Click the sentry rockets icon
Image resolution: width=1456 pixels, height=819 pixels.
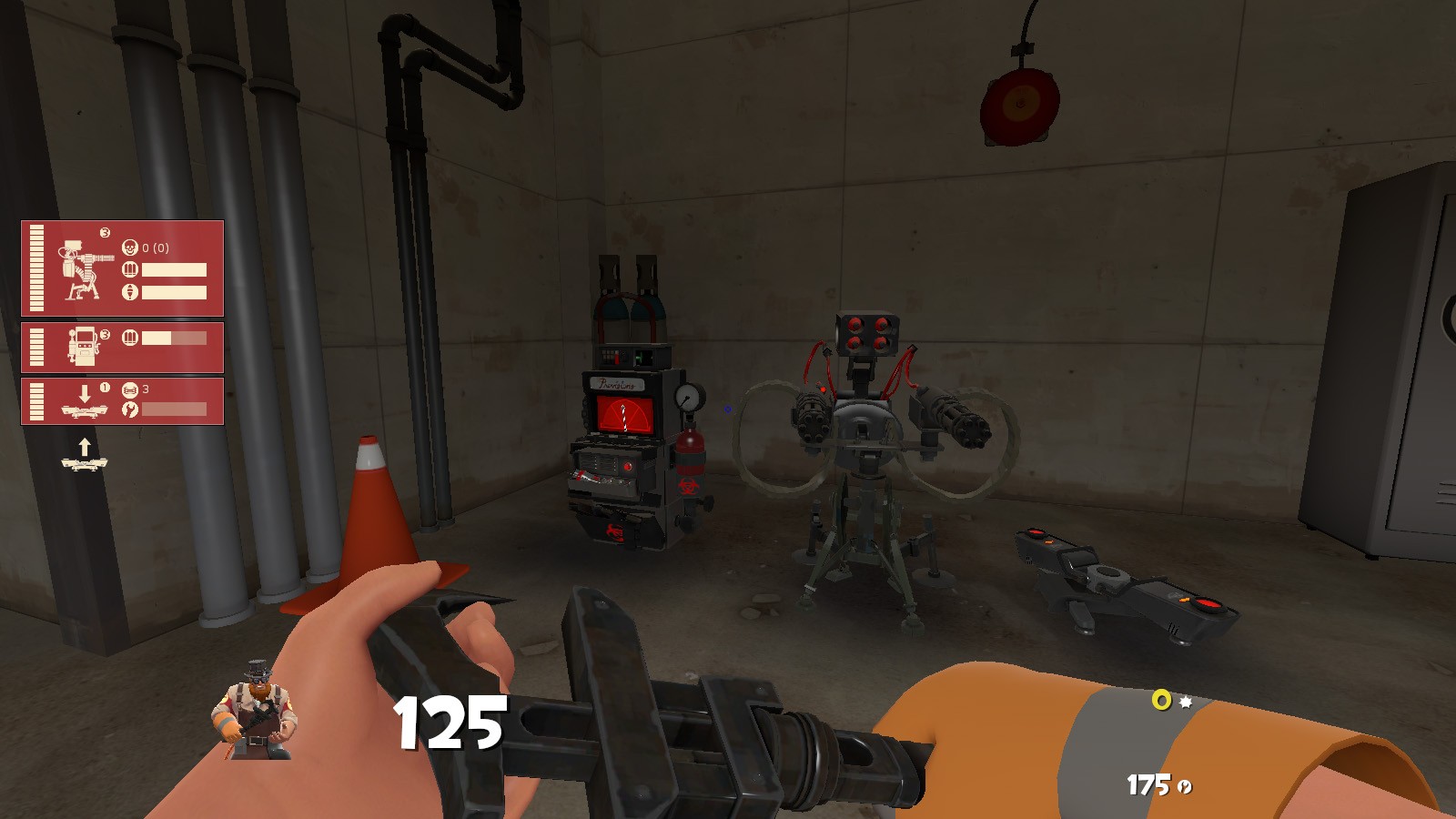tap(130, 290)
